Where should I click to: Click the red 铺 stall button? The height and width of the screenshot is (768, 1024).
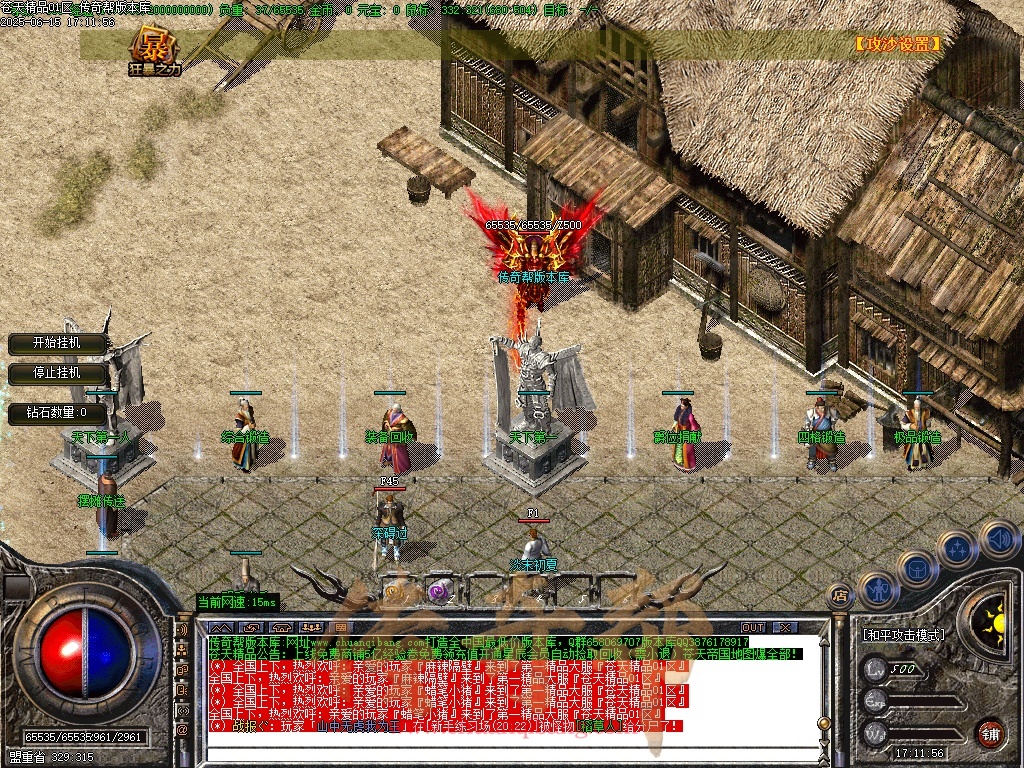click(990, 732)
